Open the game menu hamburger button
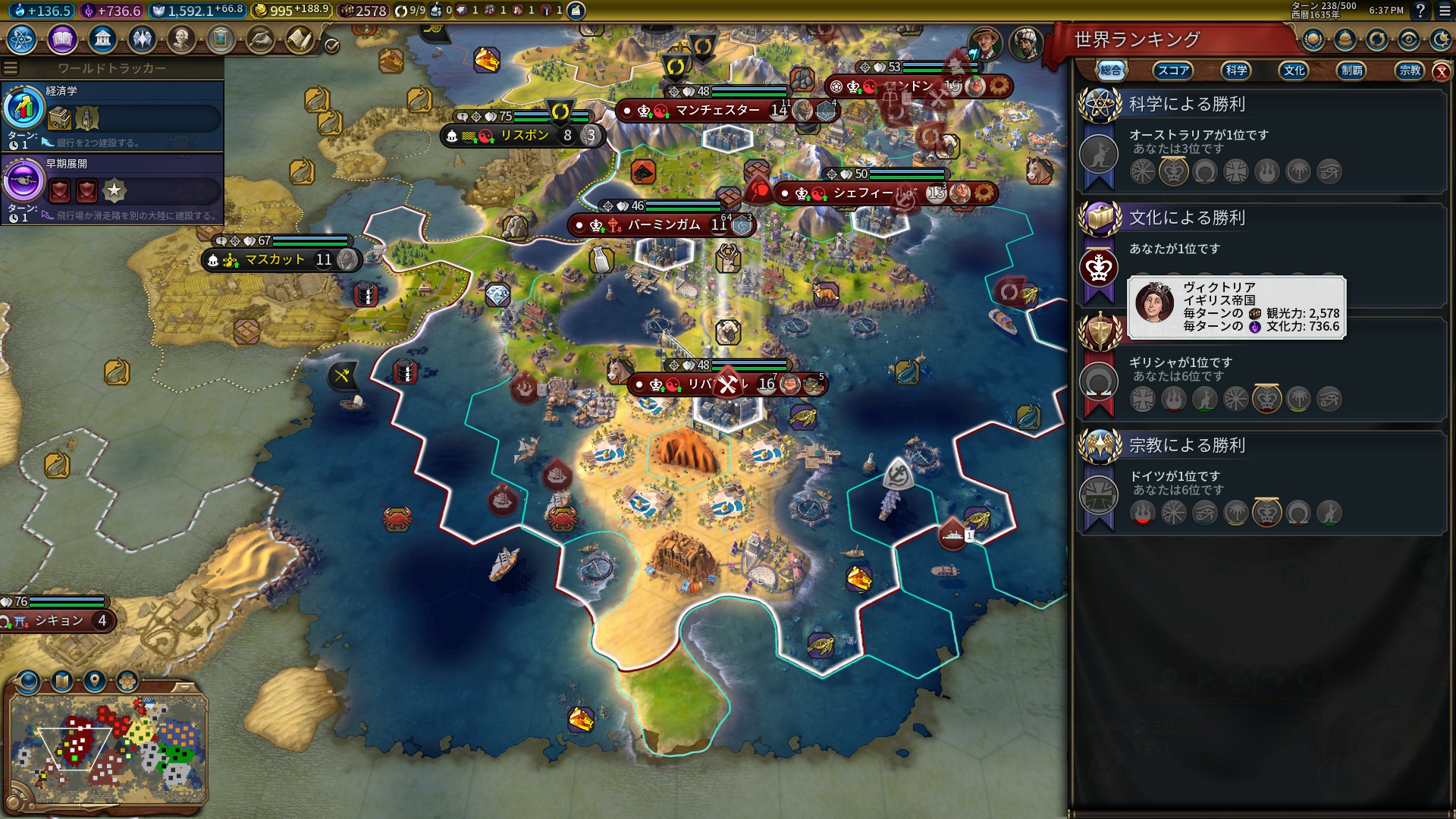 point(1440,11)
